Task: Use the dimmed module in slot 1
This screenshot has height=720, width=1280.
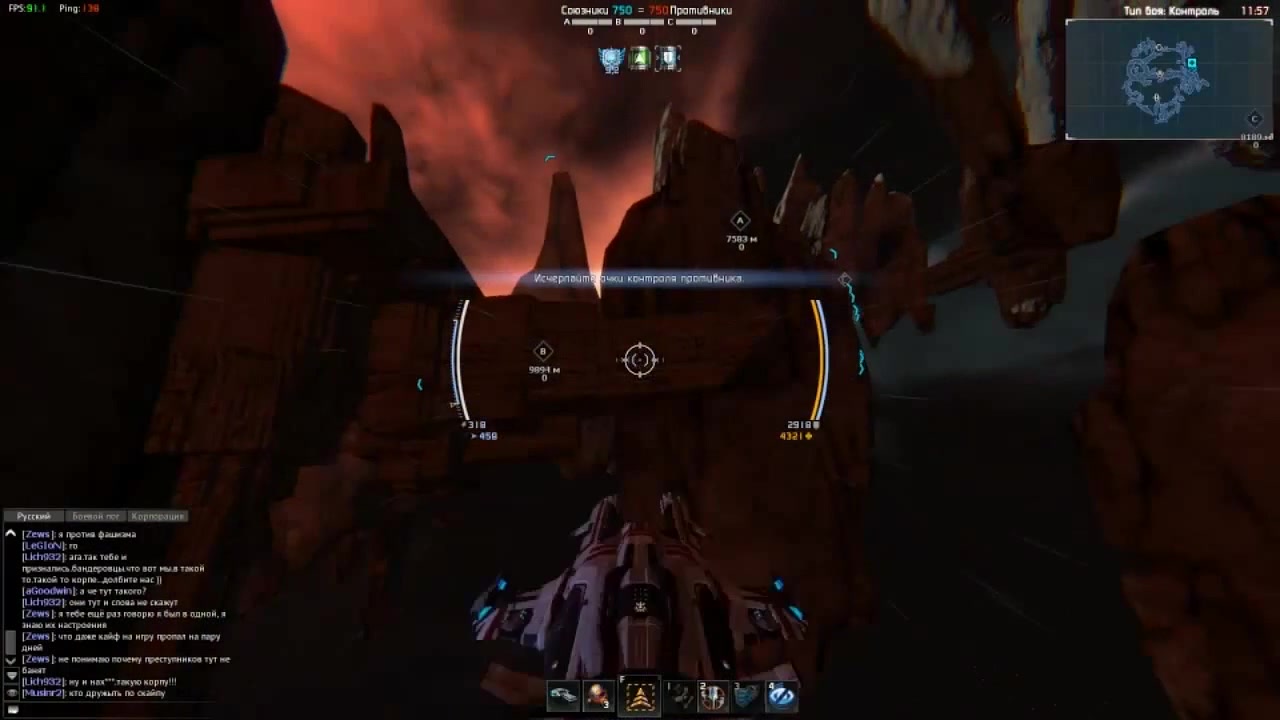Action: coord(680,696)
